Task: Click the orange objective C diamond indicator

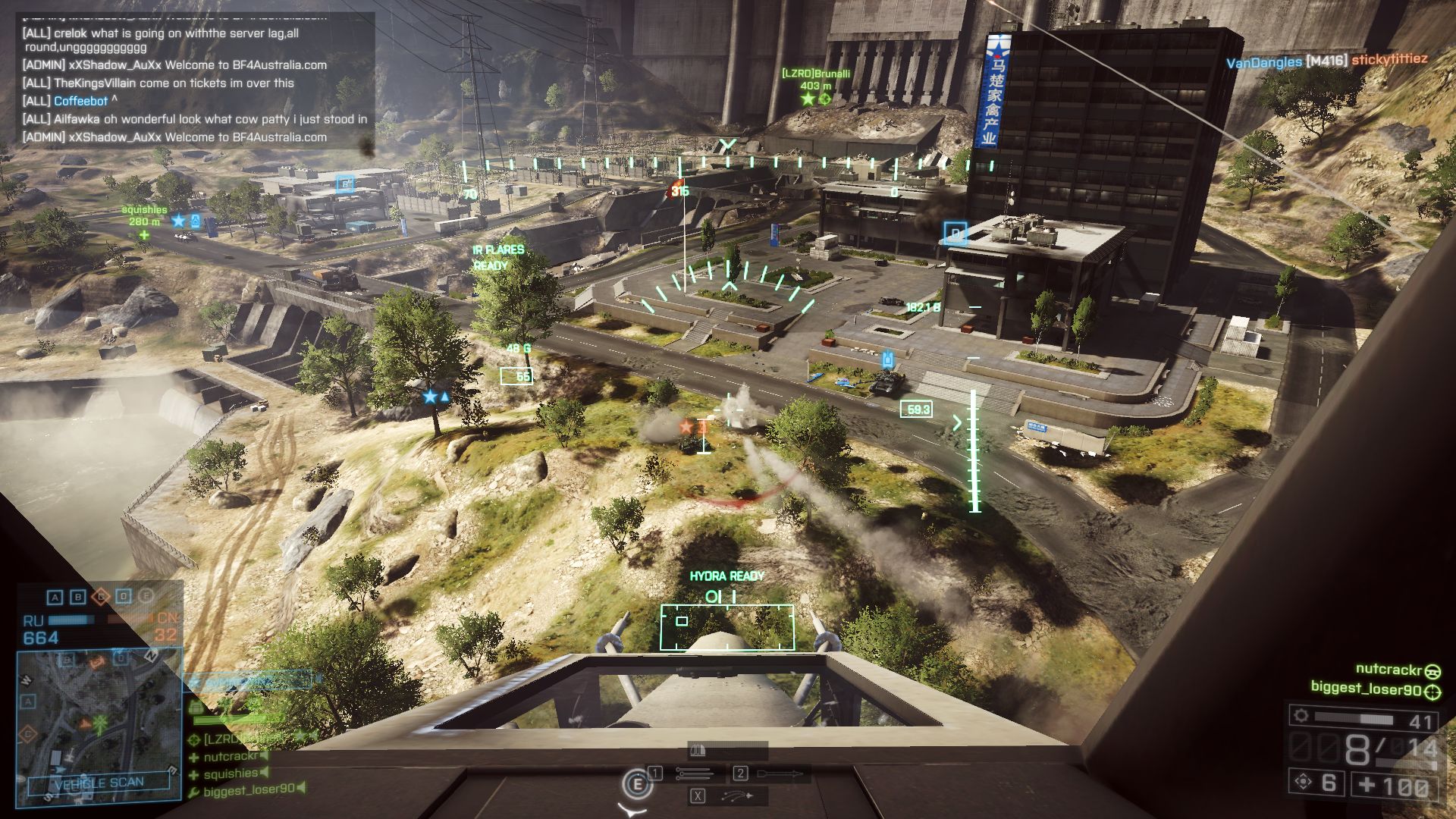Action: [x=100, y=598]
